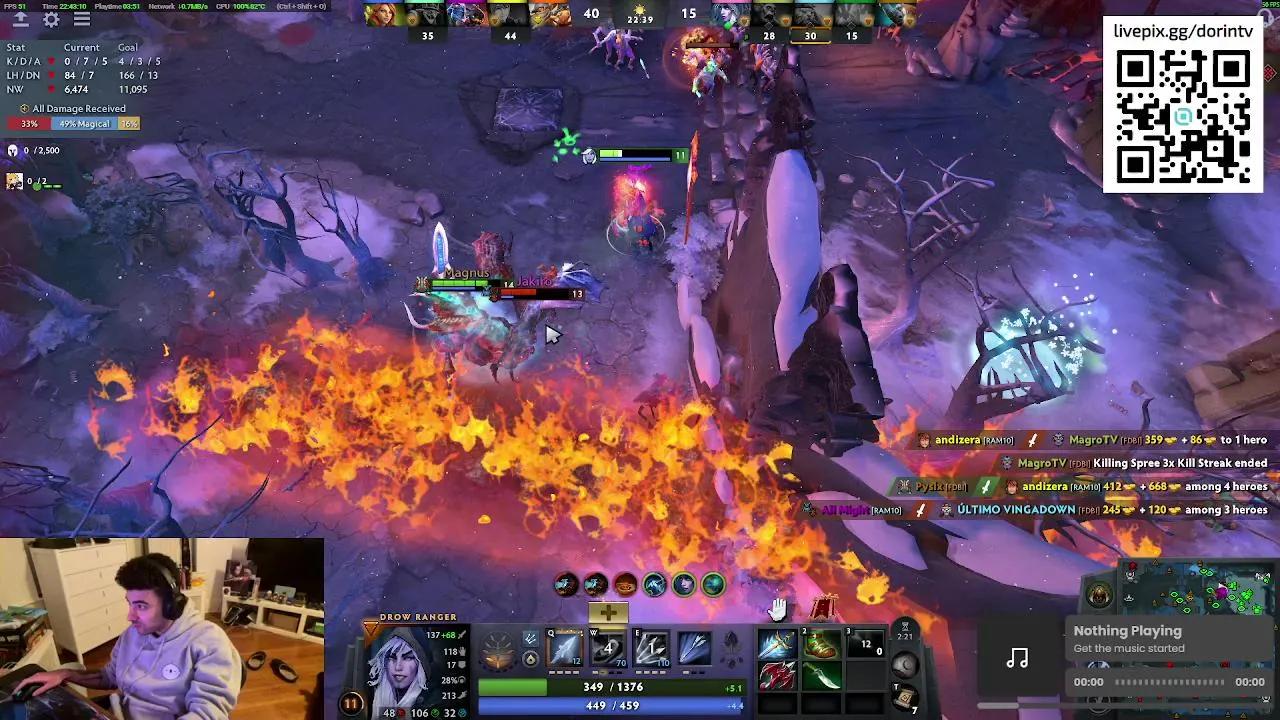This screenshot has width=1280, height=720.
Task: Click the red indicator beside the NW stat
Action: tap(52, 88)
